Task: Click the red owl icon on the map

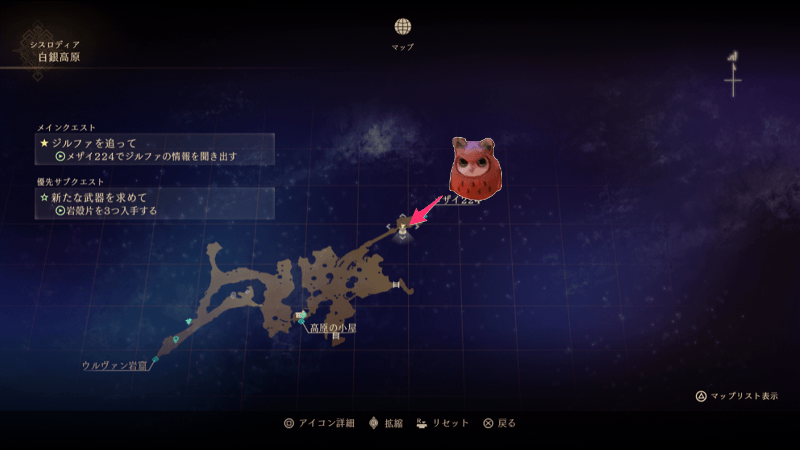Action: (x=476, y=167)
